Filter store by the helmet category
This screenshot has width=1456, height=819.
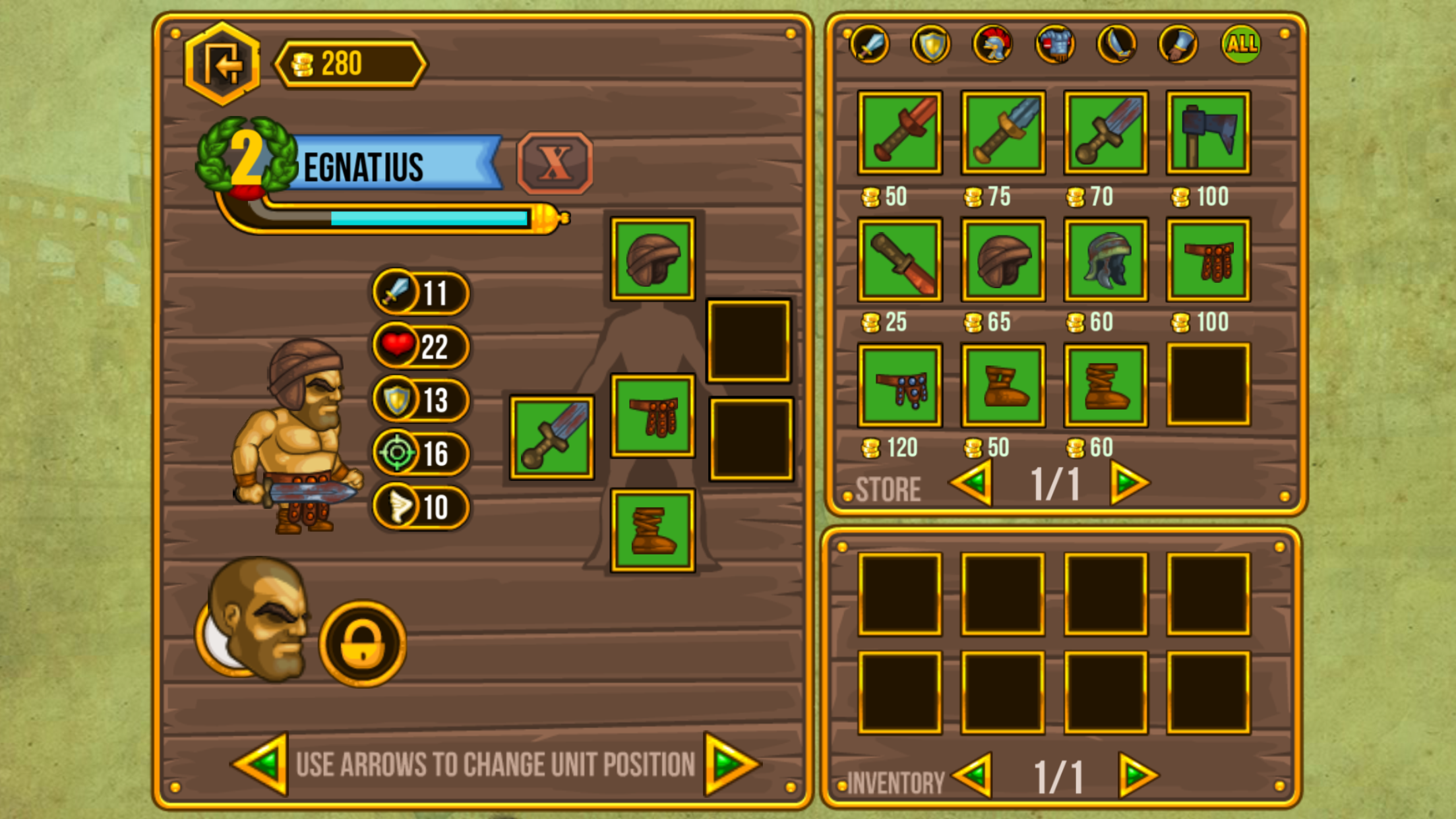(x=992, y=45)
